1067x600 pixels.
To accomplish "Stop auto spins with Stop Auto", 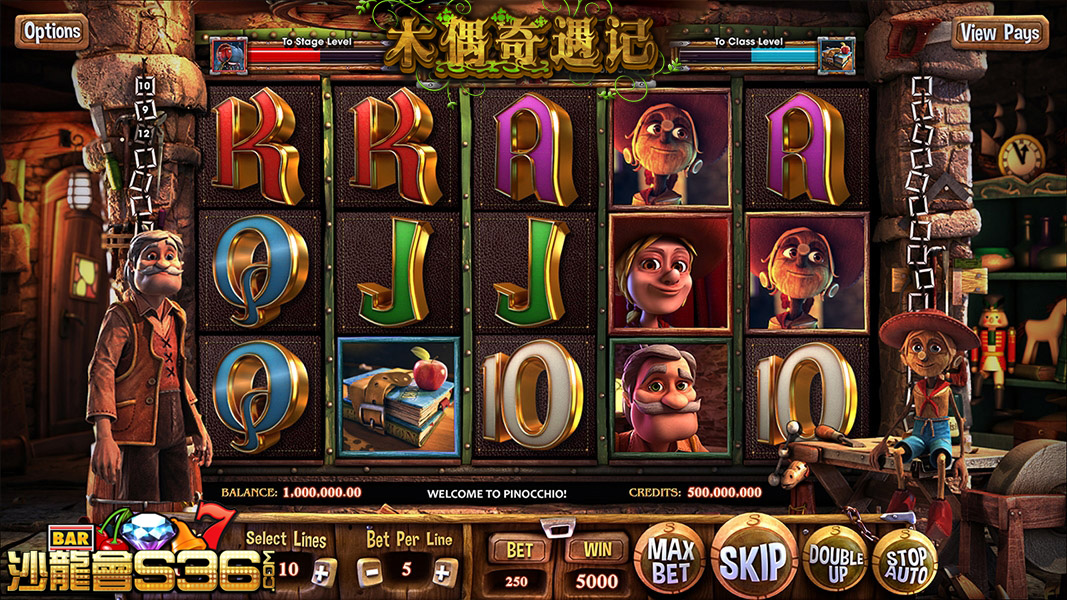I will [904, 559].
